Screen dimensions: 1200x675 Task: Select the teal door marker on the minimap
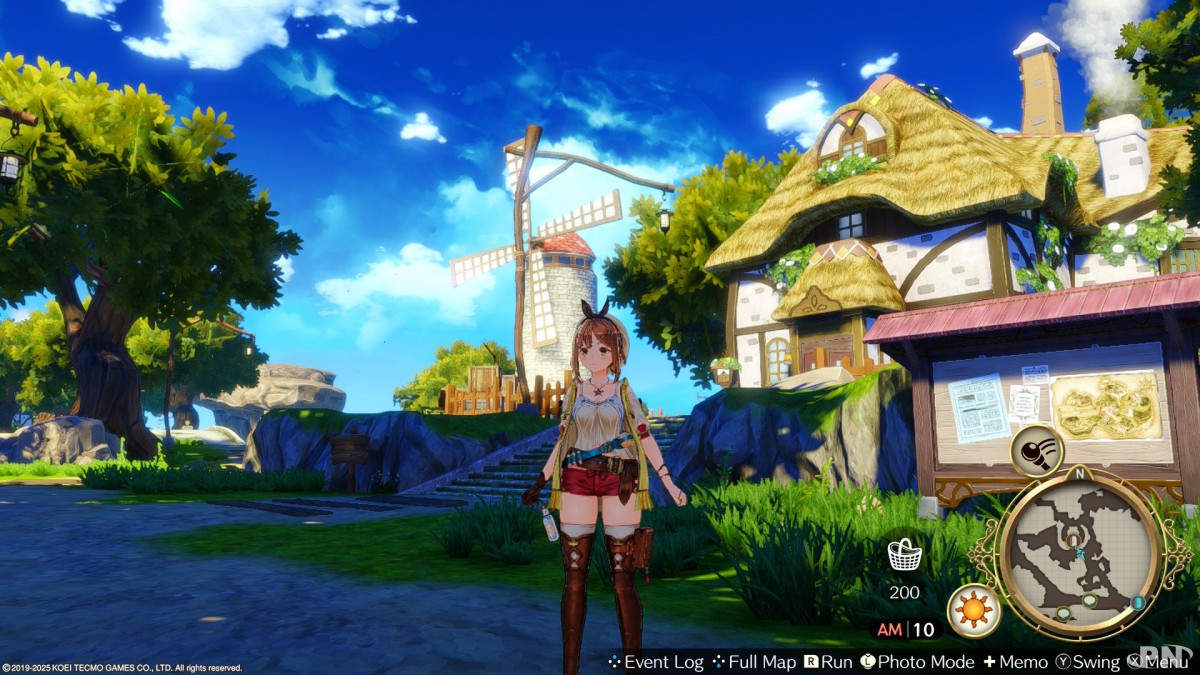coord(1138,602)
